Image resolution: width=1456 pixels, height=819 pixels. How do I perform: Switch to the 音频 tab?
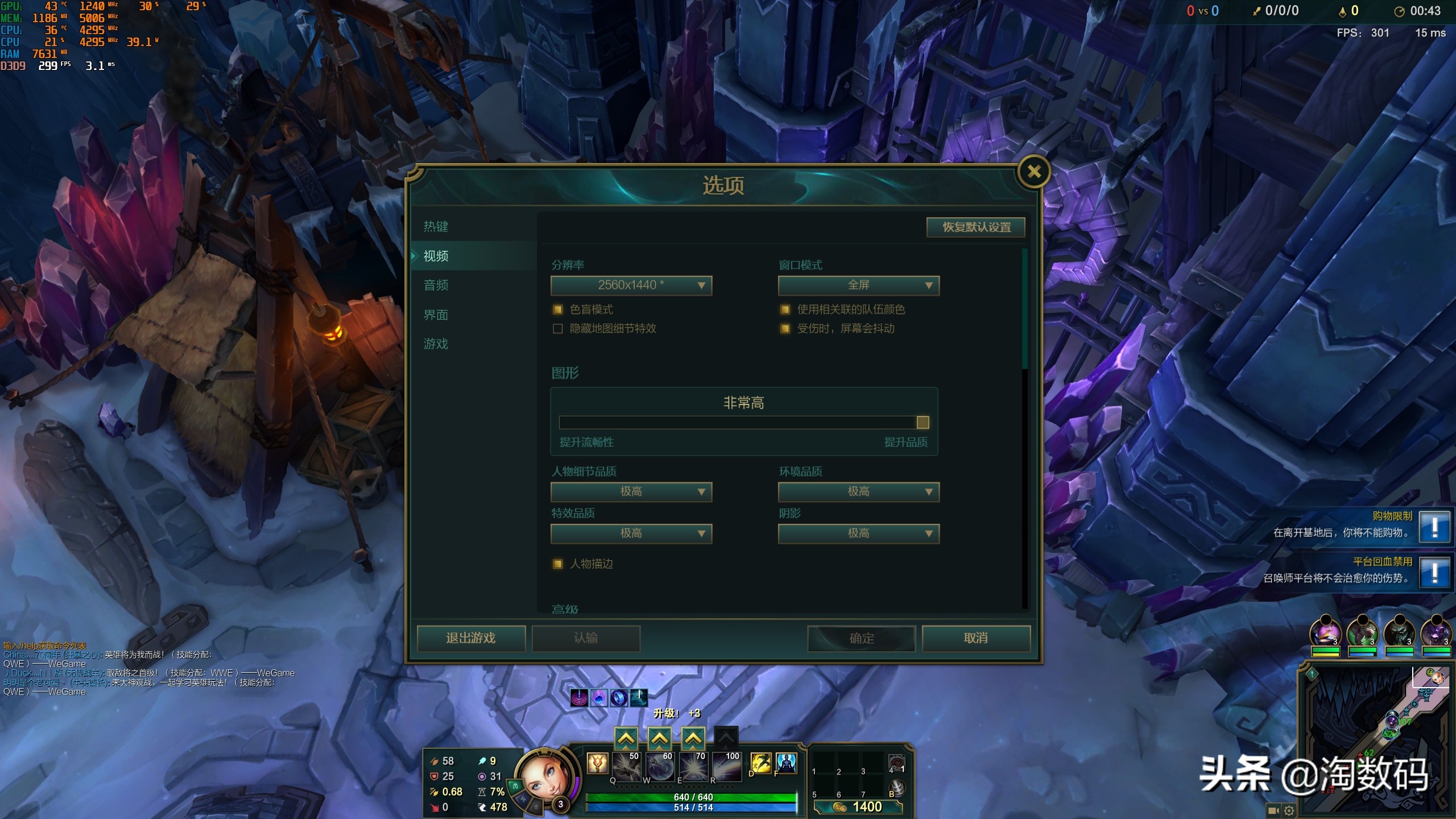436,286
